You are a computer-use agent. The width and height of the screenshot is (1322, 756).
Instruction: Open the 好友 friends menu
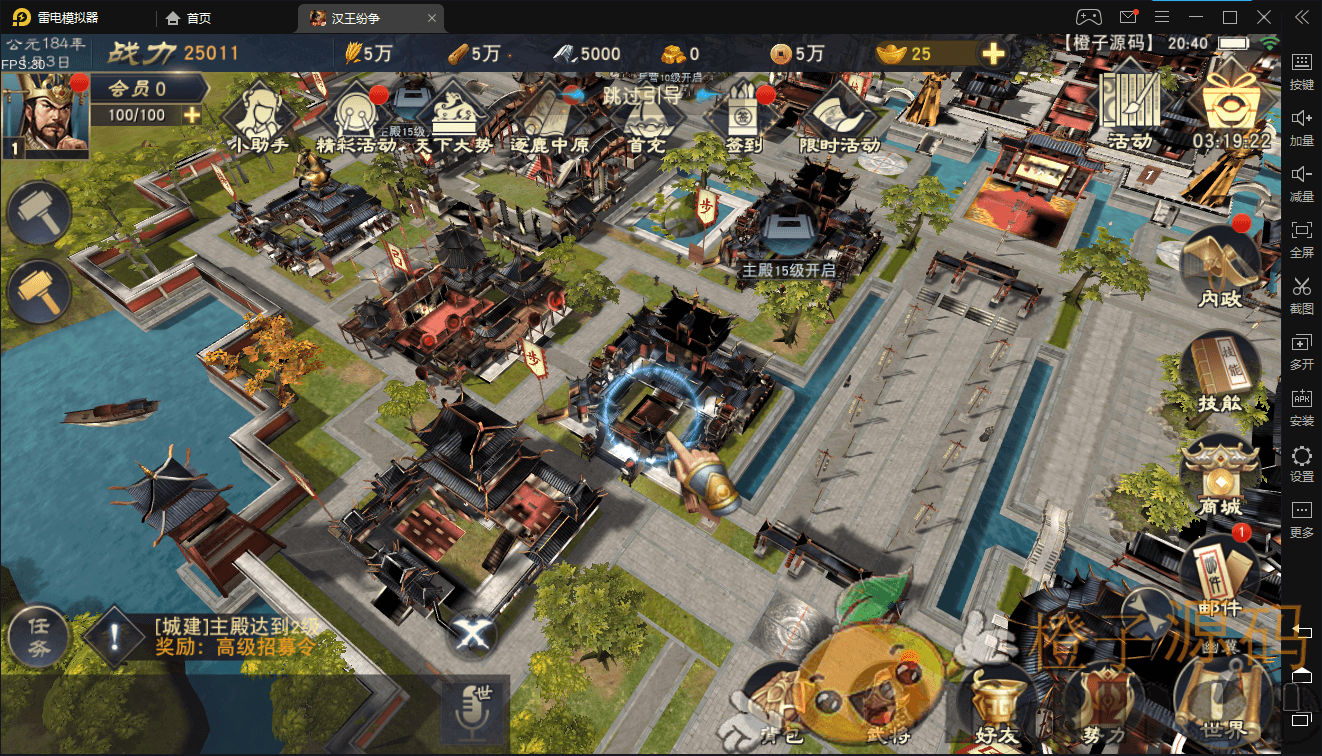coord(997,704)
